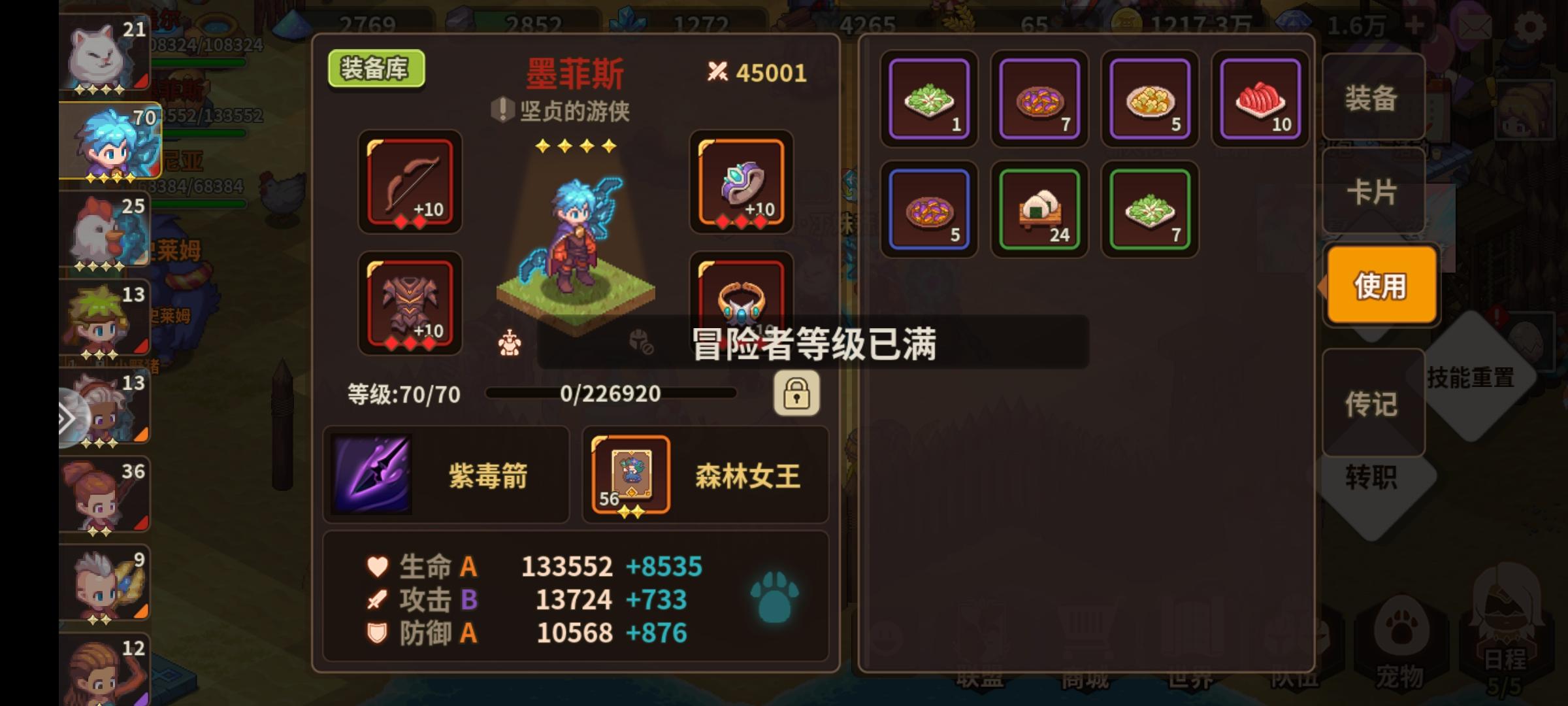Open the 森林女王 card
Image resolution: width=1568 pixels, height=706 pixels.
[629, 473]
